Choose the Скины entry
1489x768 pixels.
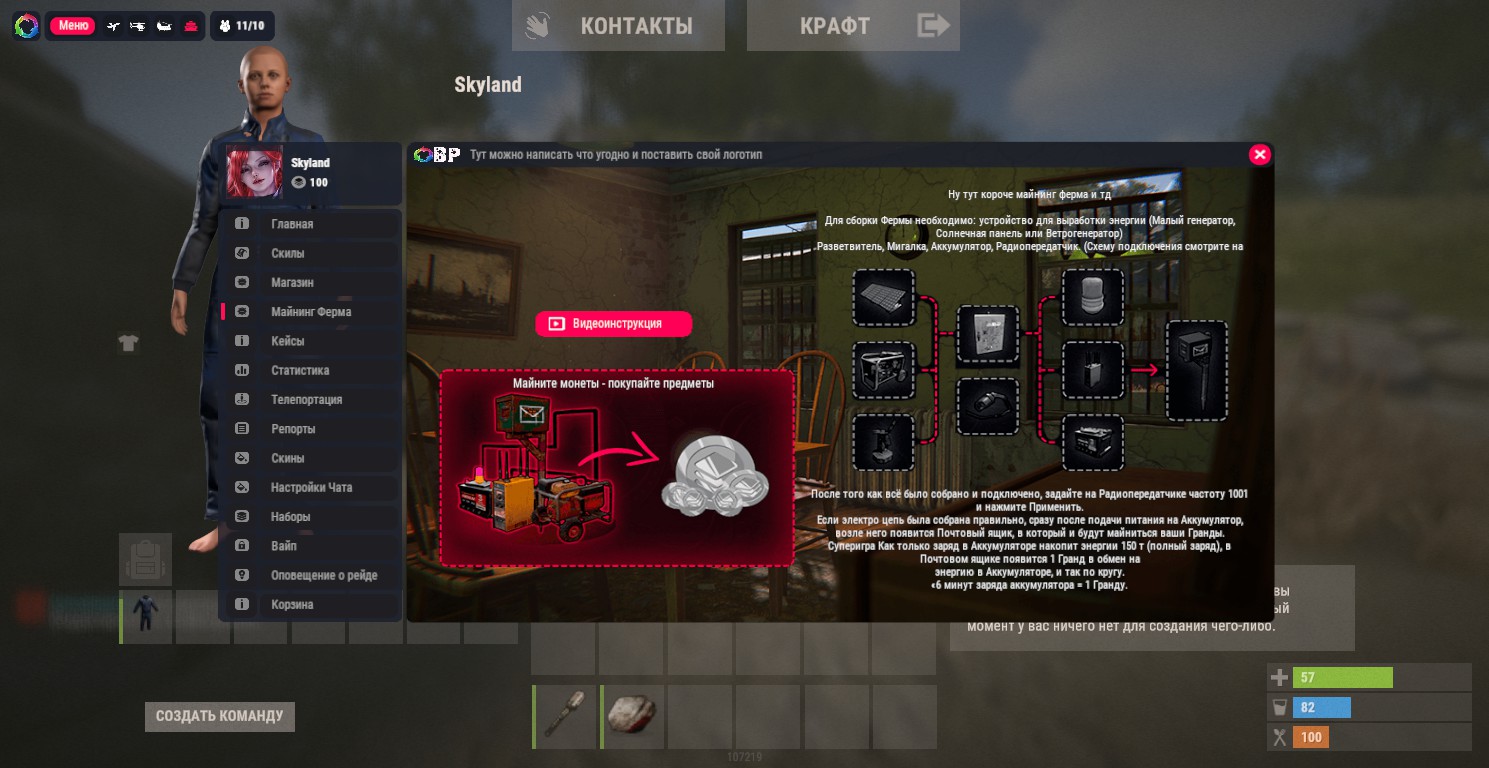pyautogui.click(x=310, y=458)
